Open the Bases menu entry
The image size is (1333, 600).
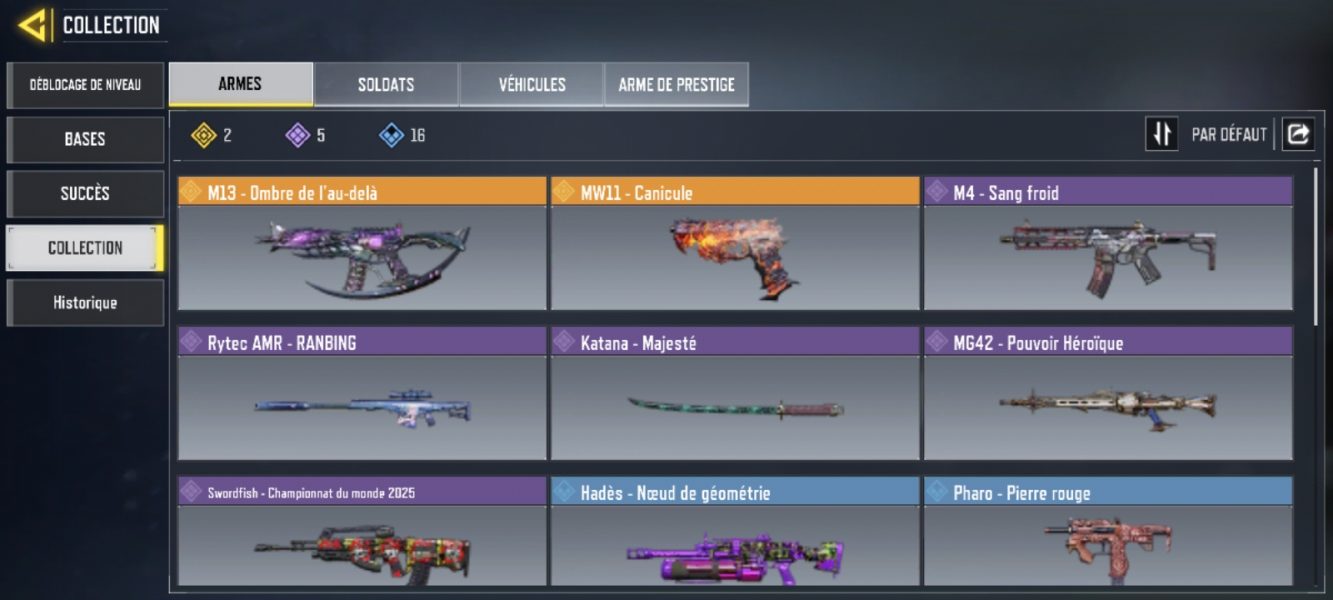click(85, 139)
